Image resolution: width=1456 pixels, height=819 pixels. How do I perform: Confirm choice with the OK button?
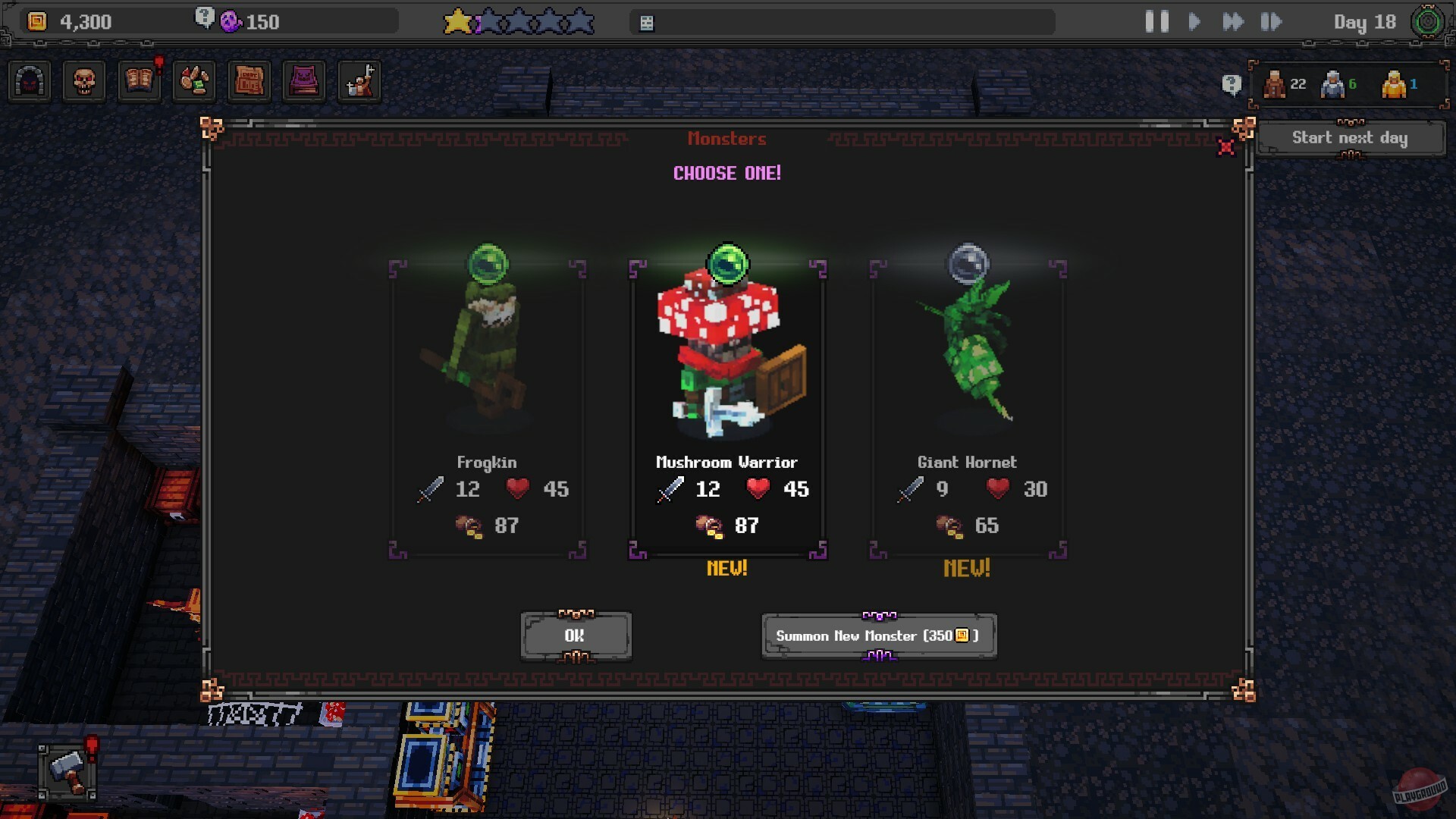pyautogui.click(x=575, y=636)
